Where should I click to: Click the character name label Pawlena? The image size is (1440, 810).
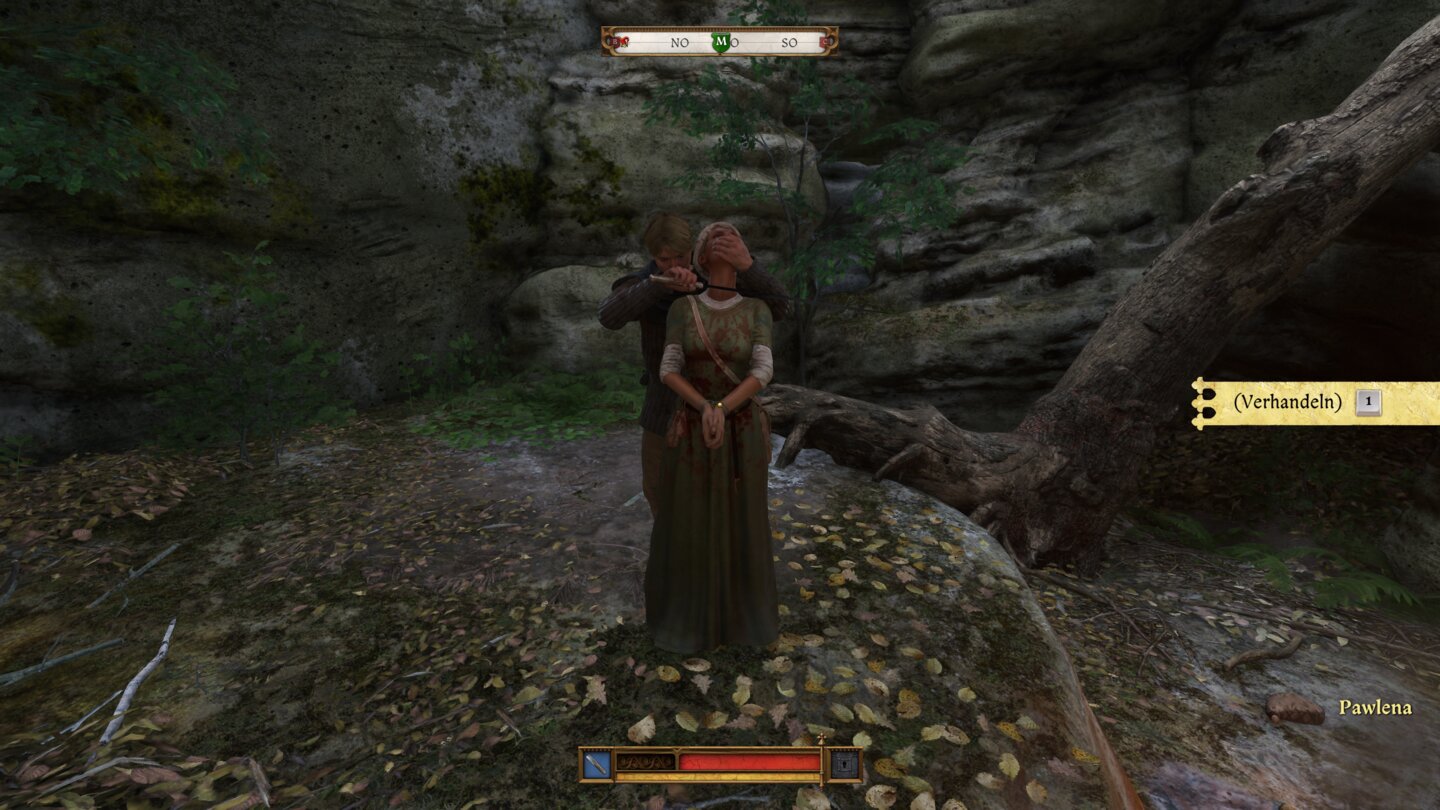click(1376, 709)
